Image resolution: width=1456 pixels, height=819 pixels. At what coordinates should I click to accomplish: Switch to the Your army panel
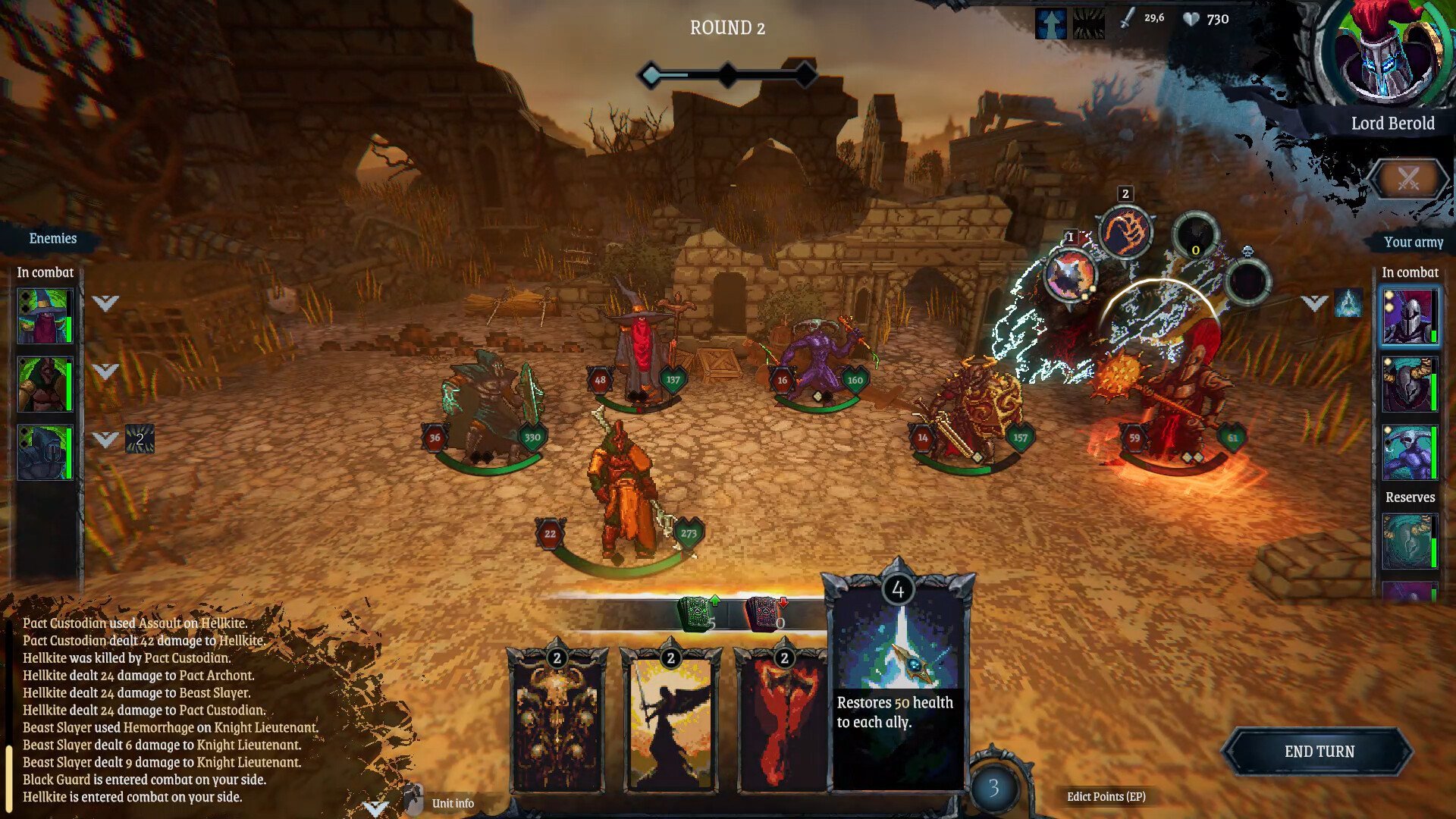pyautogui.click(x=1413, y=243)
